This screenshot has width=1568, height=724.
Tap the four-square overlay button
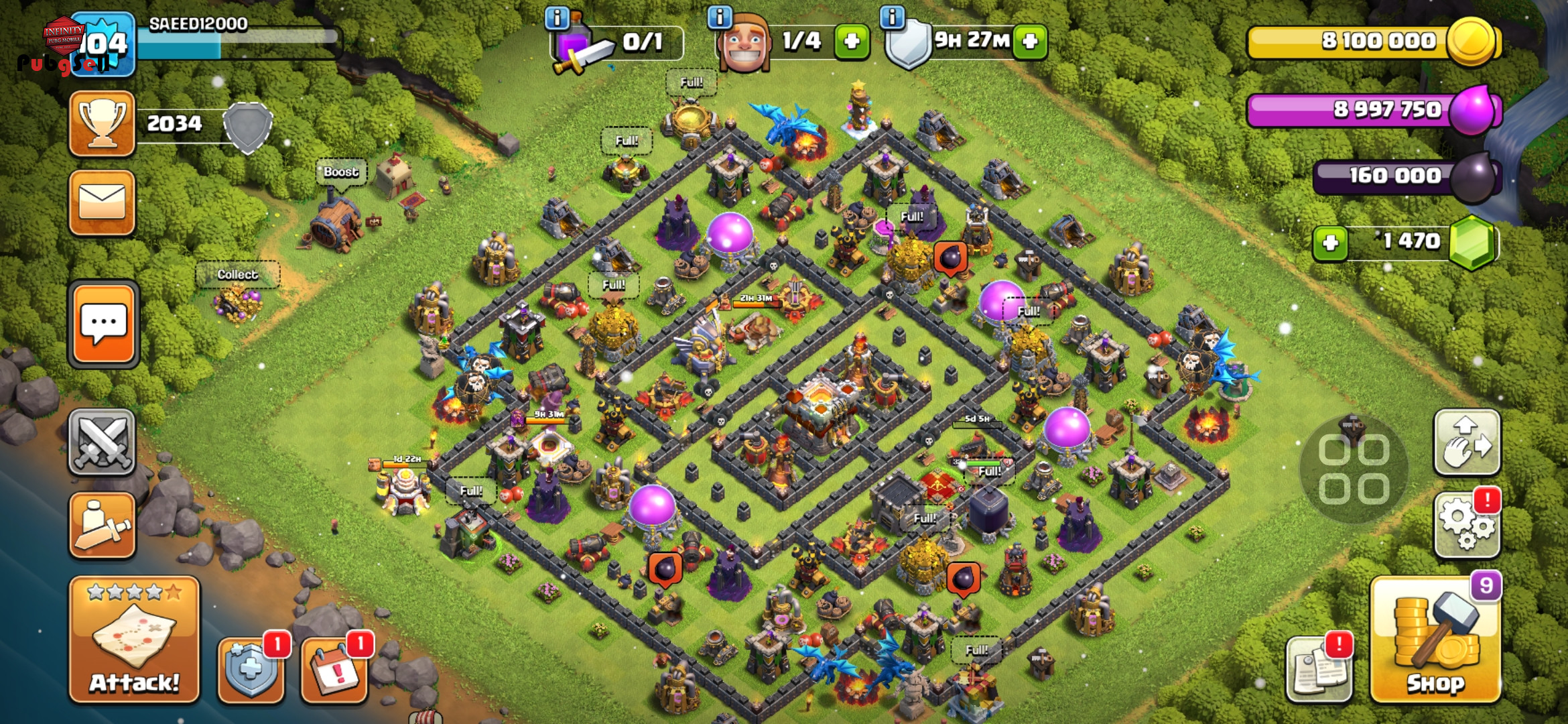[x=1354, y=469]
